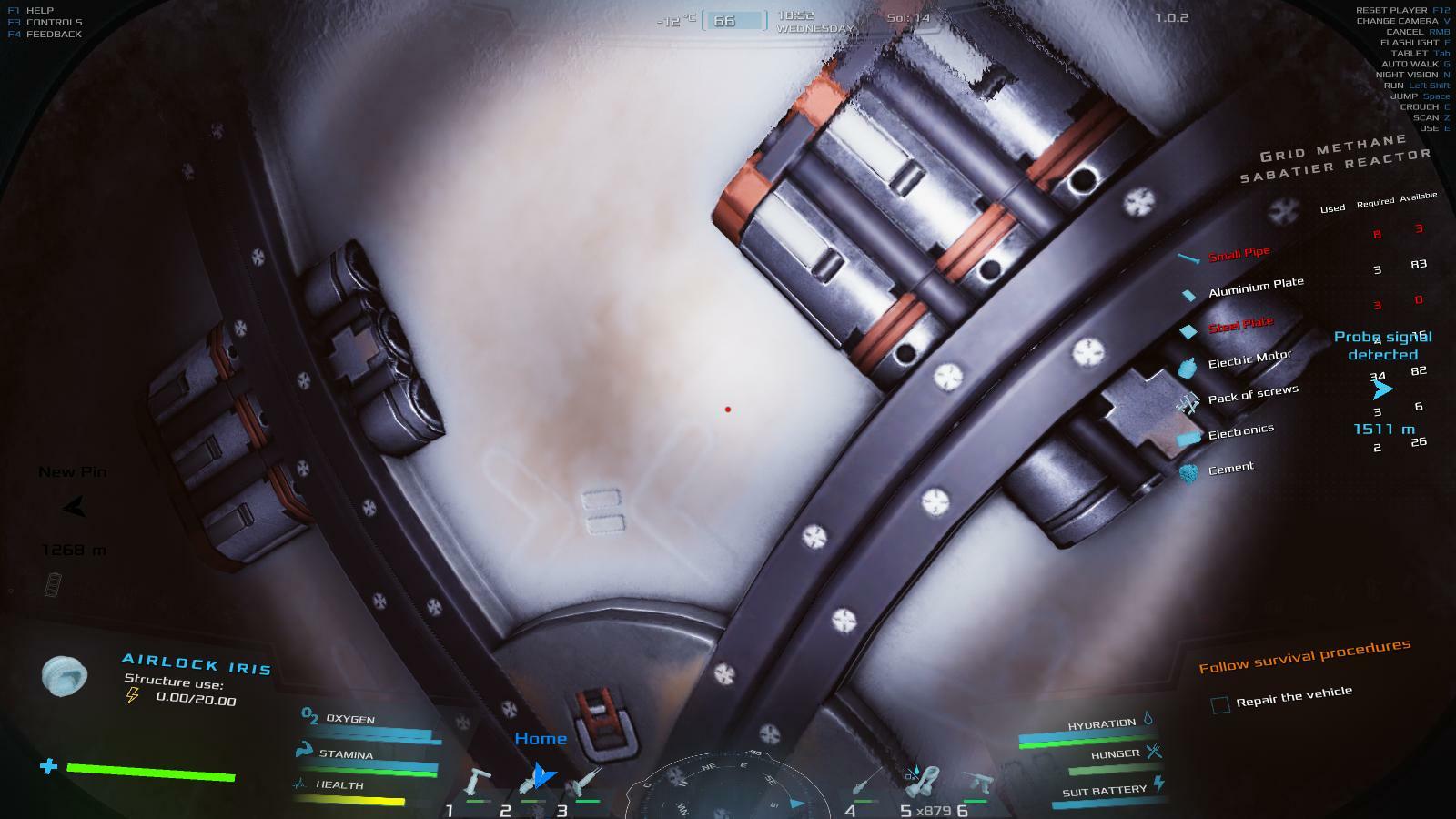Viewport: 1456px width, 819px height.
Task: Tick the Repair the vehicle checkbox
Action: coord(1220,703)
